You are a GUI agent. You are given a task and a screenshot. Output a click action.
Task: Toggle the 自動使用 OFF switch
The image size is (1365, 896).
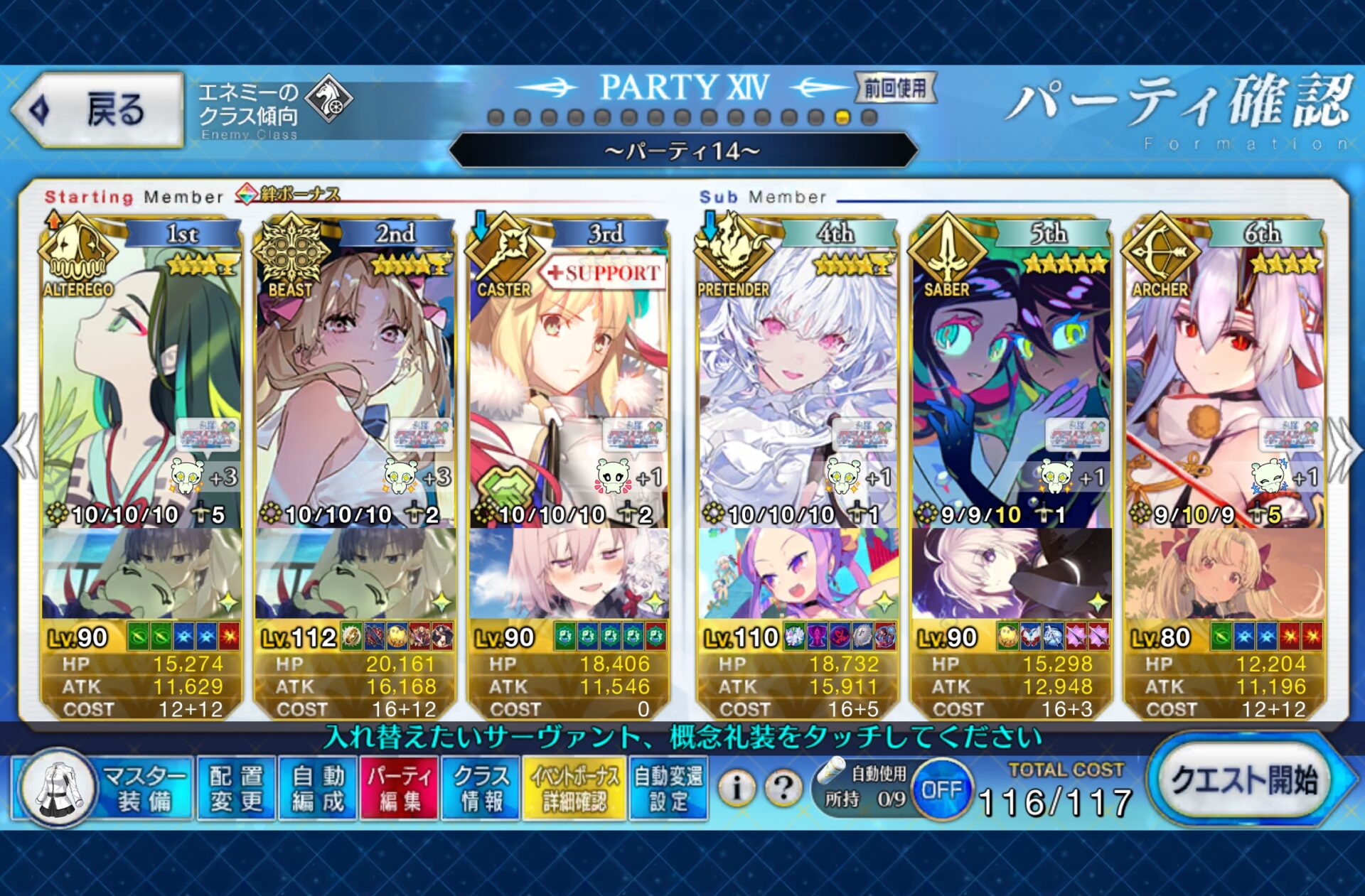pos(941,789)
